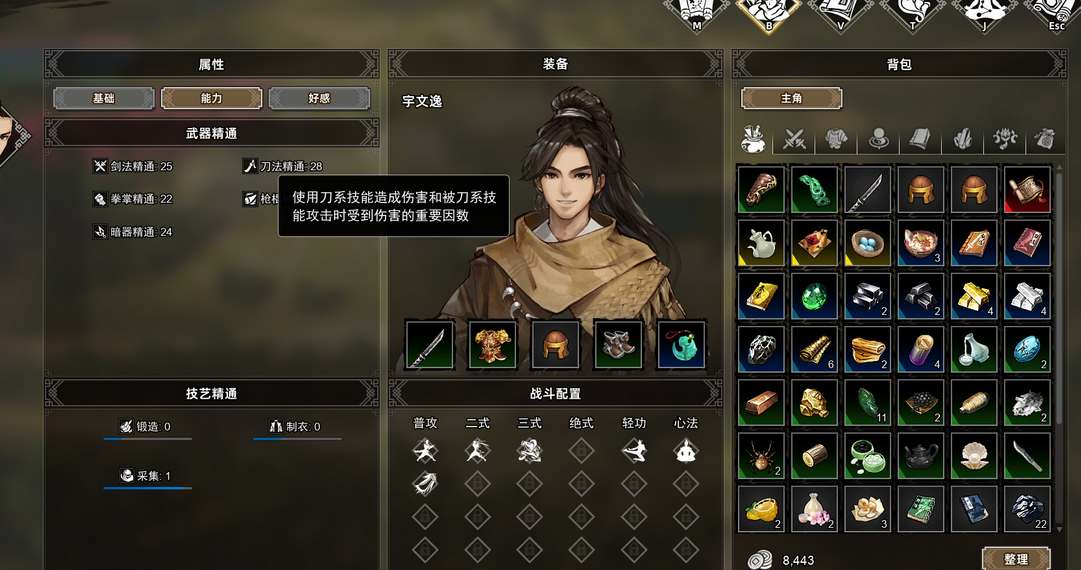The image size is (1081, 570).
Task: Pick the spider item in backpack
Action: tap(762, 456)
